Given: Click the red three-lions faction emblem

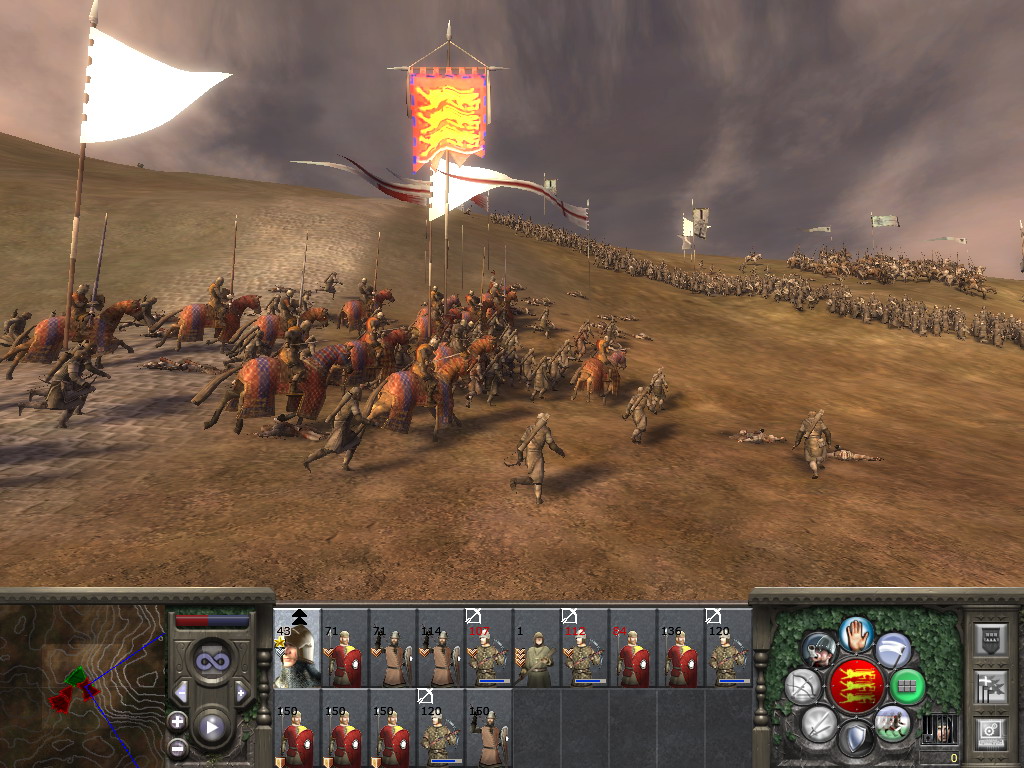Looking at the screenshot, I should 855,686.
